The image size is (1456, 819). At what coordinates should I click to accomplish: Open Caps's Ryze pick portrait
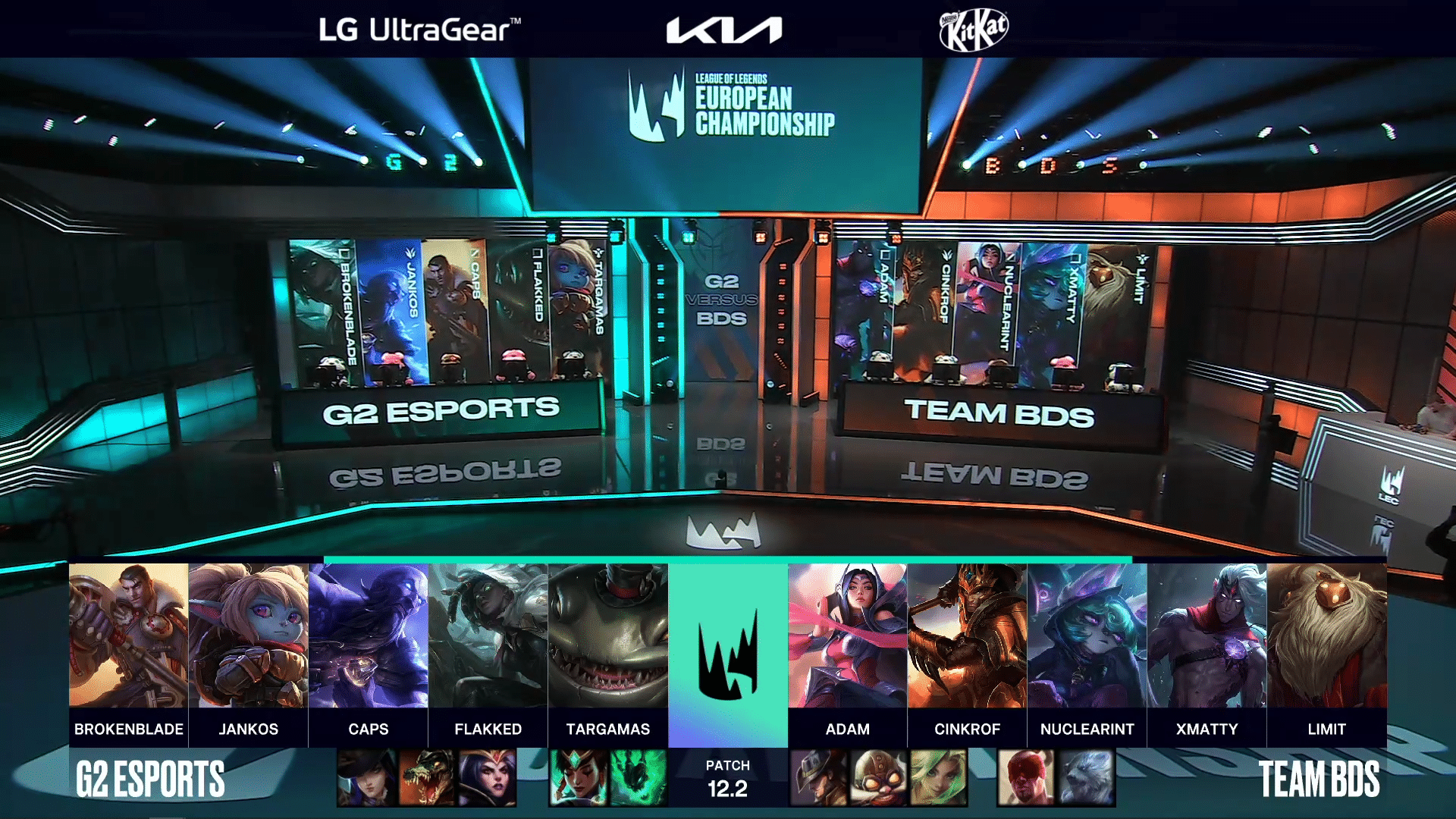[368, 635]
